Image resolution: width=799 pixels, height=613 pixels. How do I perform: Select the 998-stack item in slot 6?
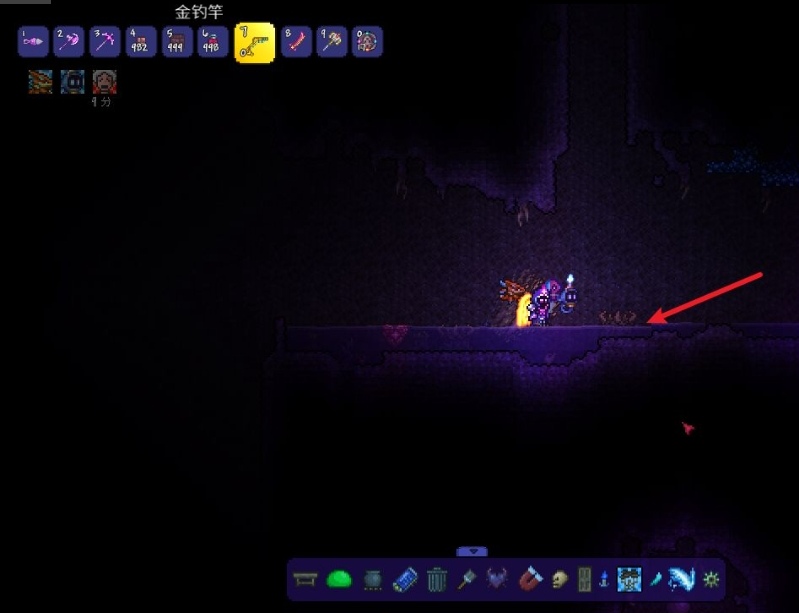[x=212, y=42]
